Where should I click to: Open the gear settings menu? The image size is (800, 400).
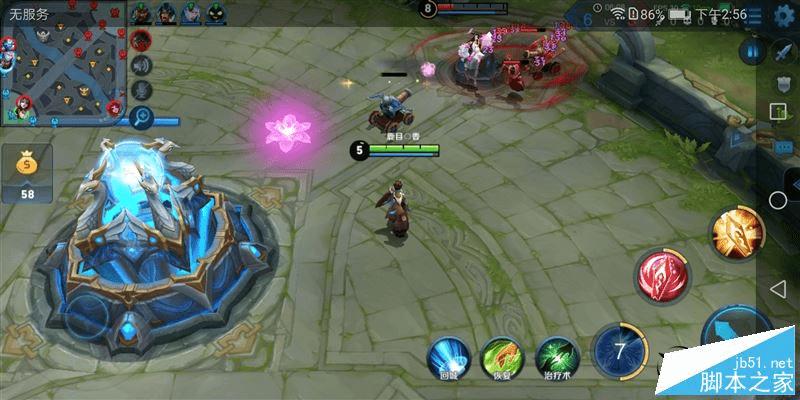[x=783, y=16]
